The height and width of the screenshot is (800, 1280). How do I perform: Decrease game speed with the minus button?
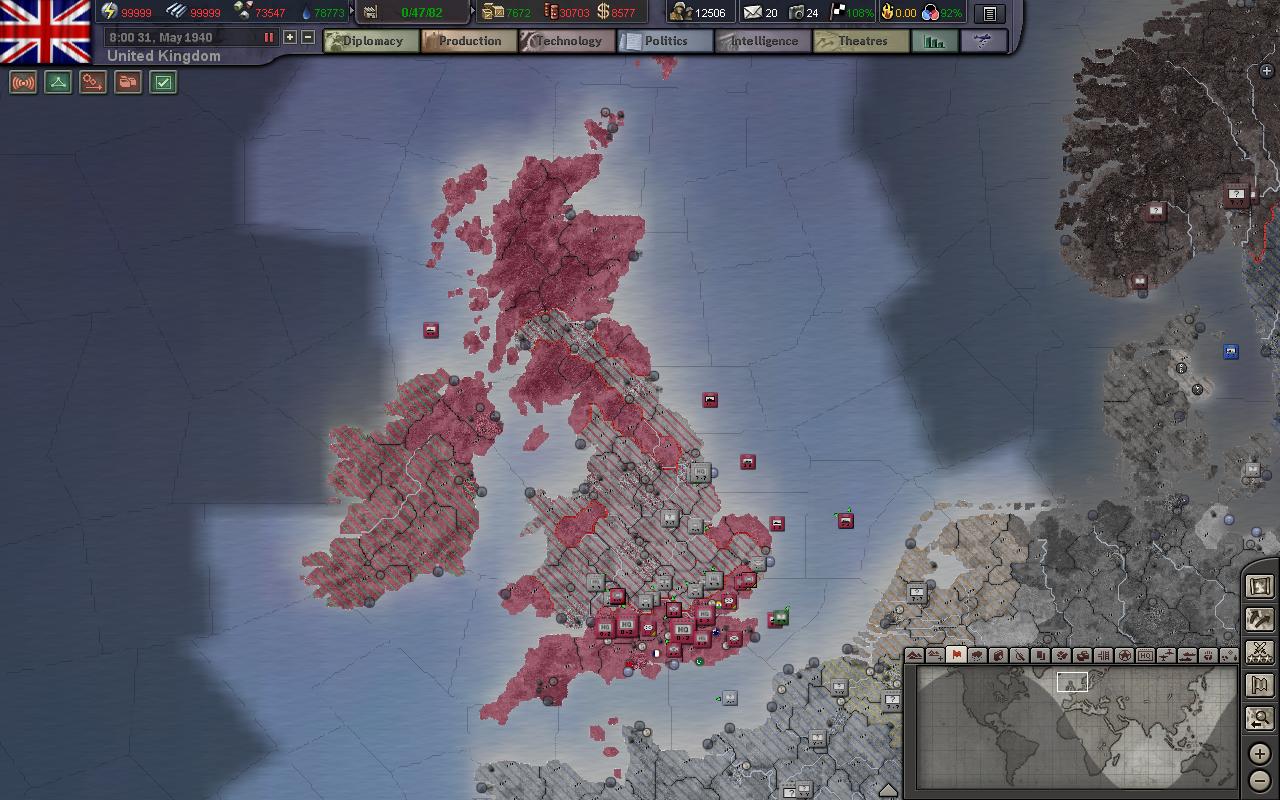point(308,37)
